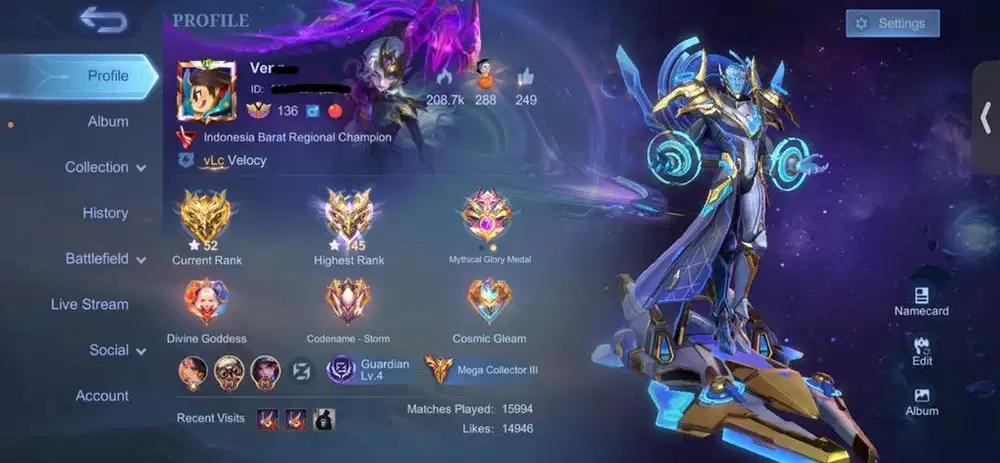Expand the side panel arrow tab

click(986, 116)
